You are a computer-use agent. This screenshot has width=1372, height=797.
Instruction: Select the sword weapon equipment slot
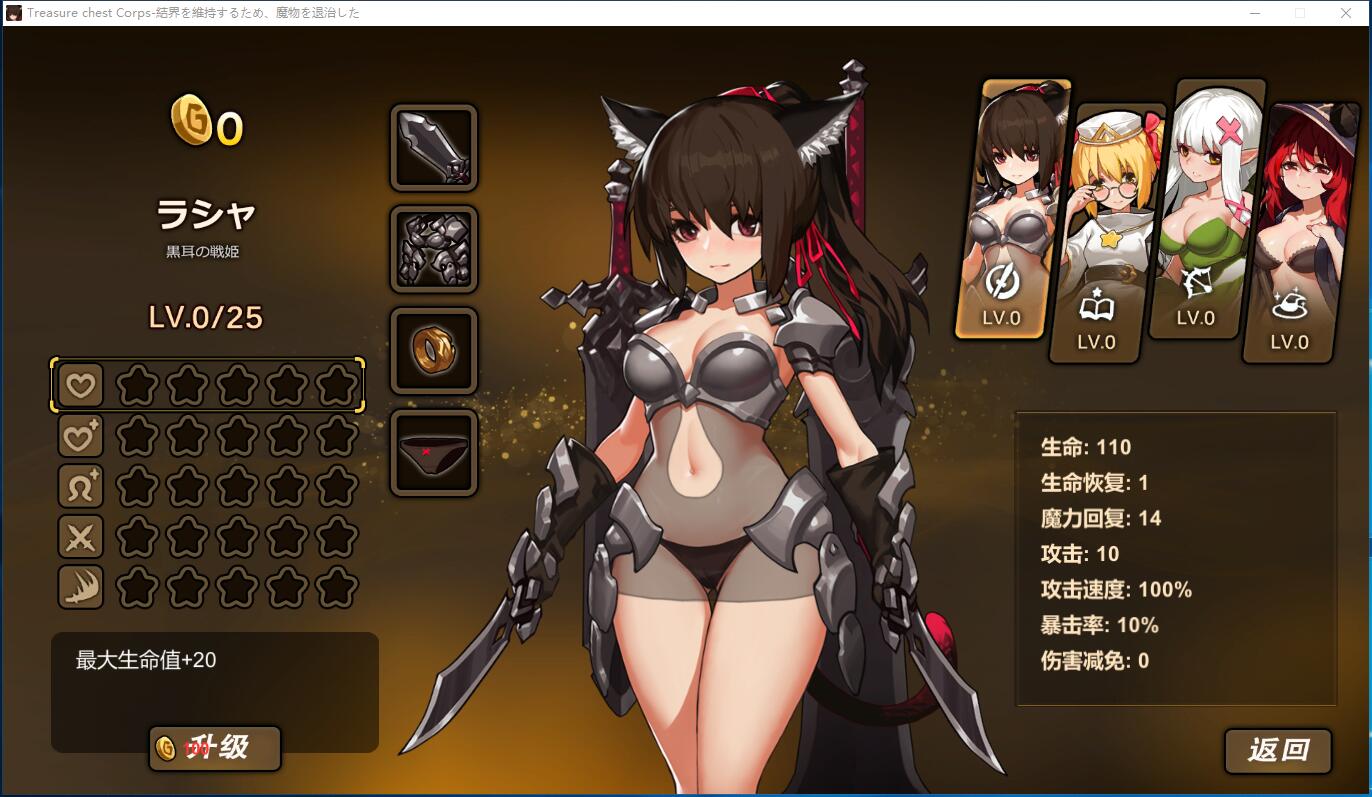(x=434, y=148)
